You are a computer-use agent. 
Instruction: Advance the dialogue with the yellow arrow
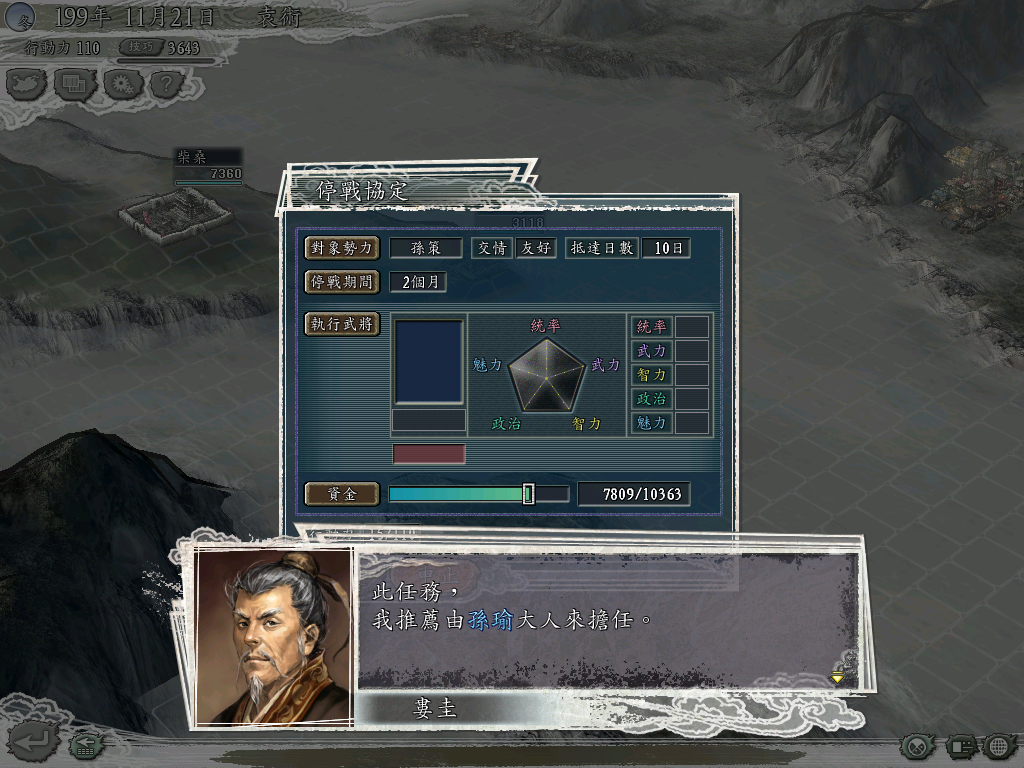tap(837, 677)
